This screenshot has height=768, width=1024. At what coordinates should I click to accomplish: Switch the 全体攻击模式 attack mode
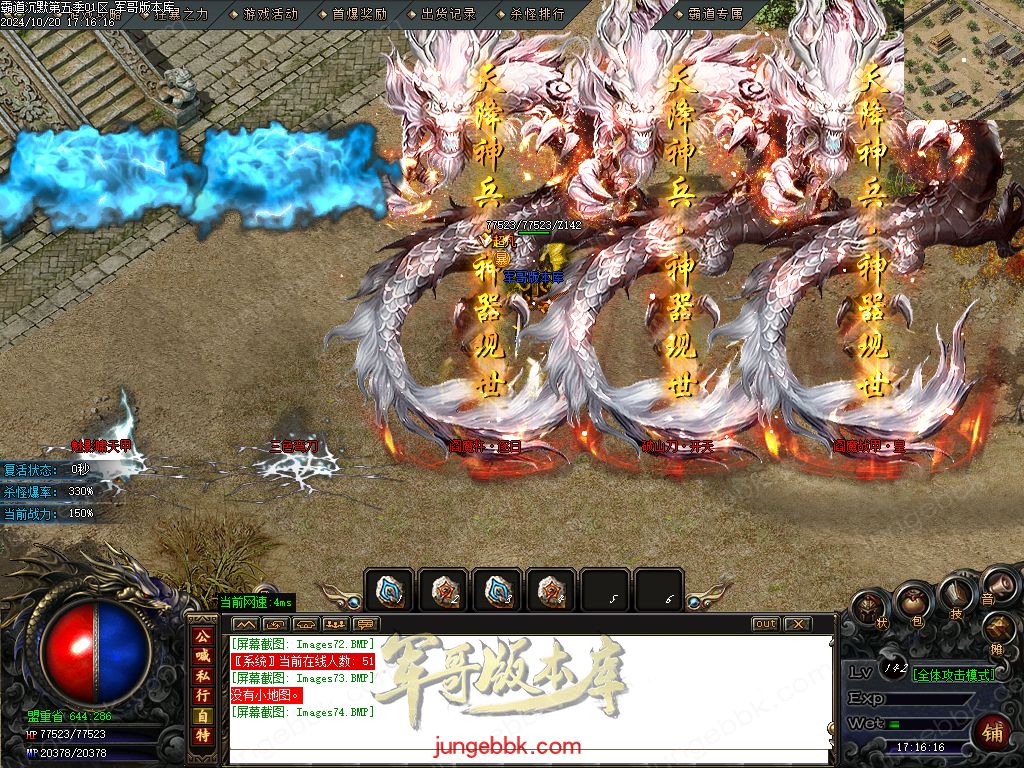click(x=954, y=674)
